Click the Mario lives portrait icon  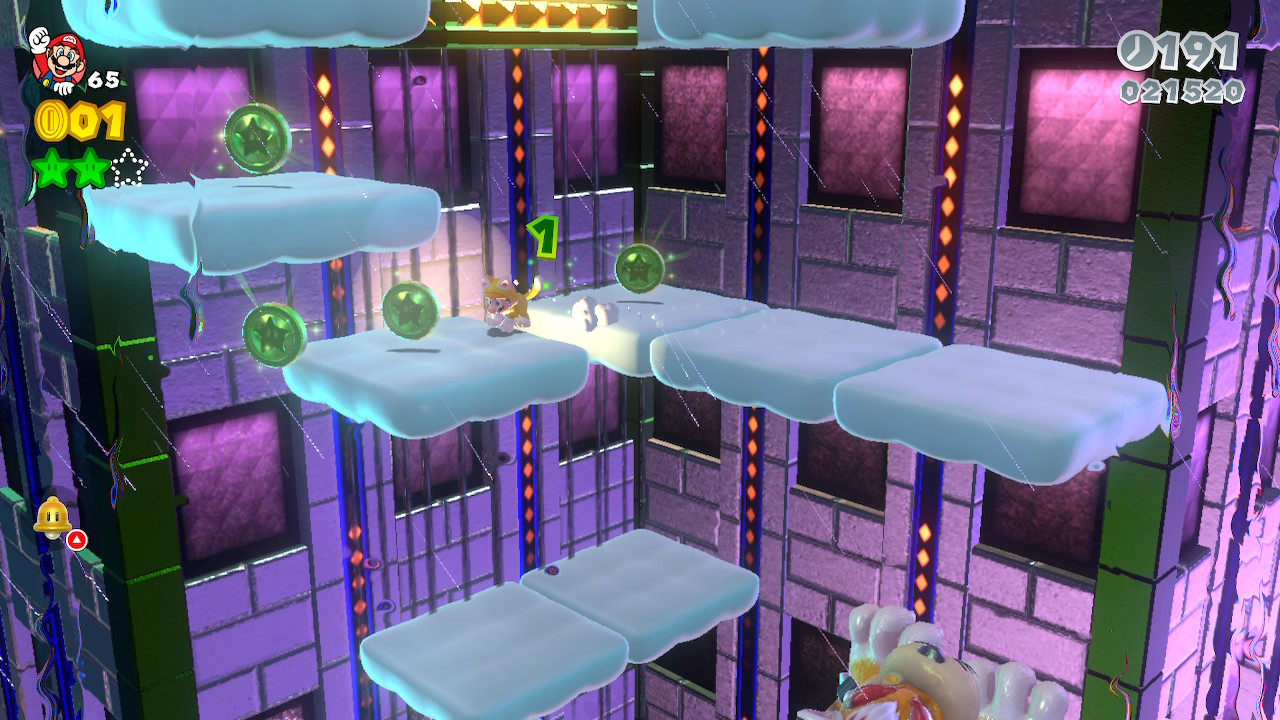pos(58,57)
